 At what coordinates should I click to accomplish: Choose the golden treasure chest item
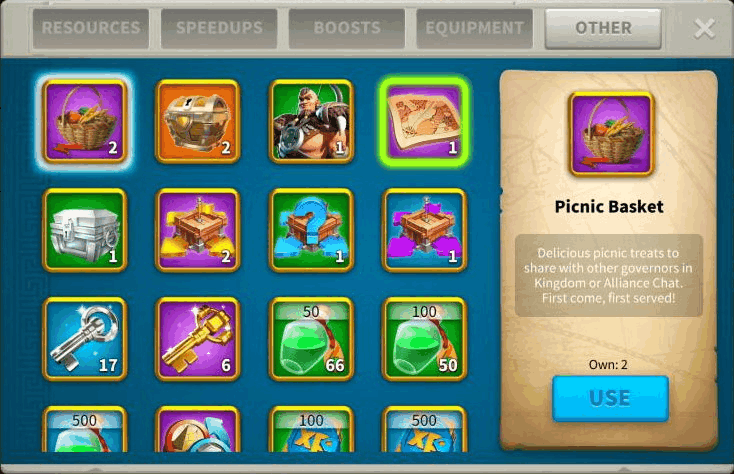(198, 121)
